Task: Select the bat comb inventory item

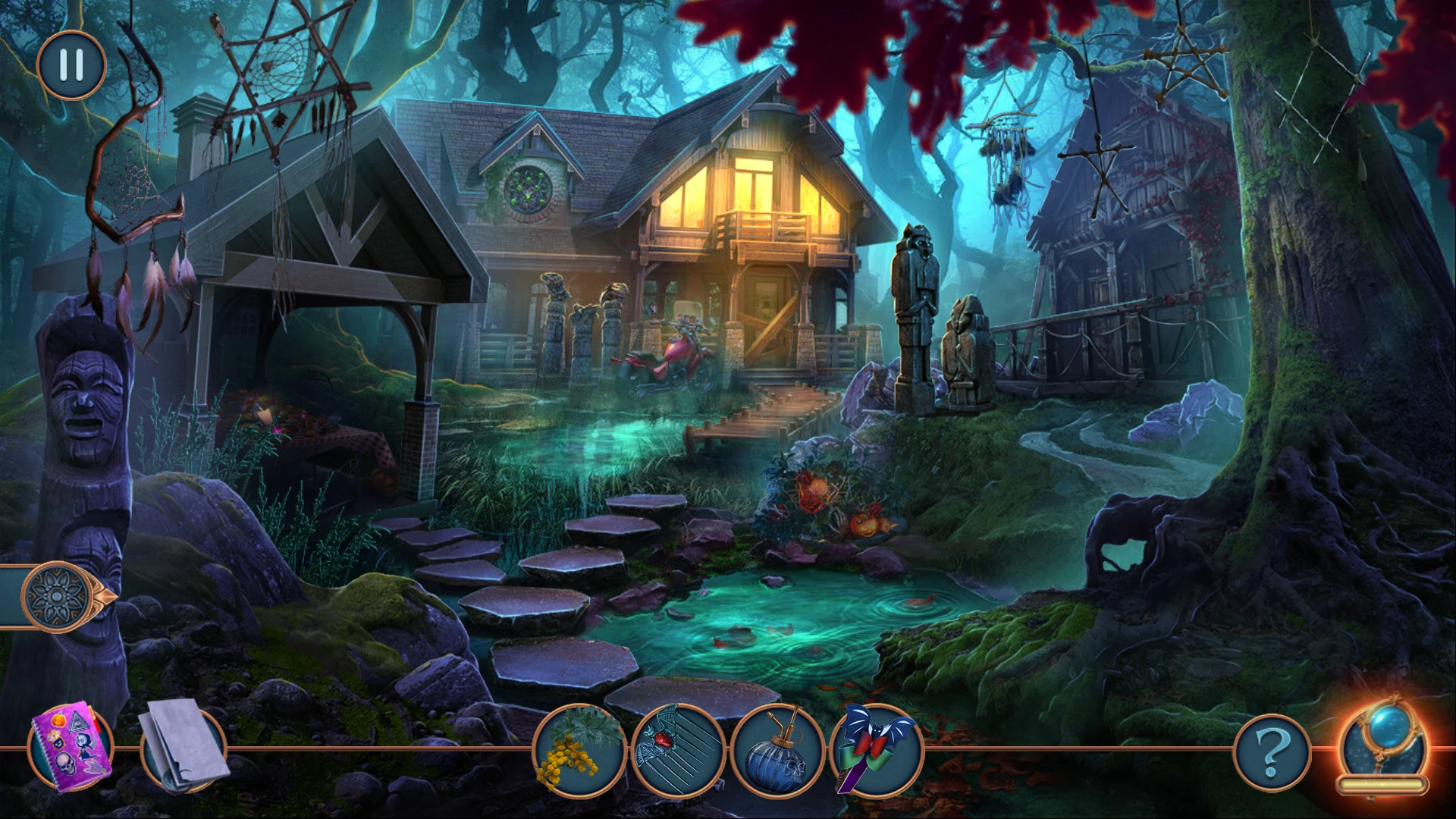Action: 679,749
